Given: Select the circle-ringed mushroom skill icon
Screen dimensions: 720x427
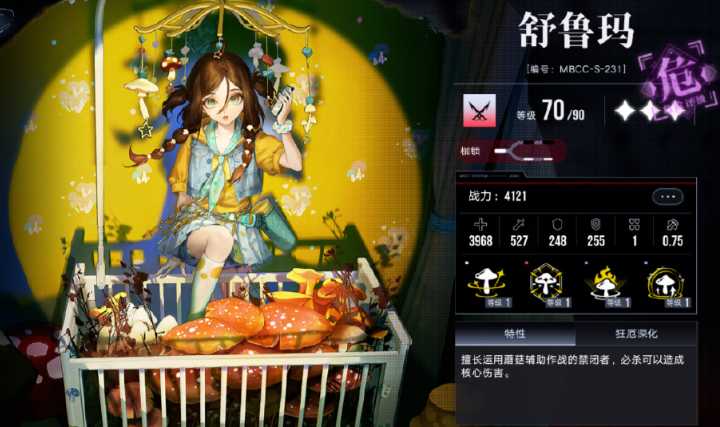Looking at the screenshot, I should point(666,285).
